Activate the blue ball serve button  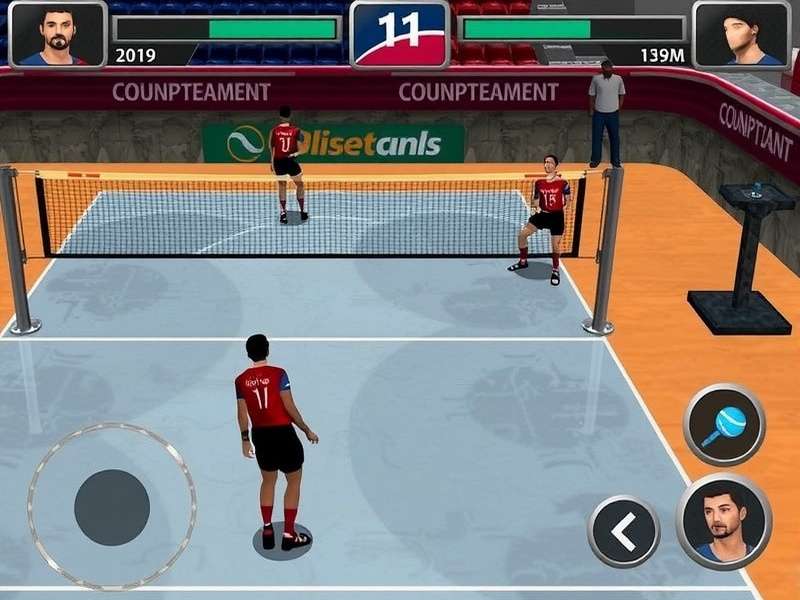(724, 424)
